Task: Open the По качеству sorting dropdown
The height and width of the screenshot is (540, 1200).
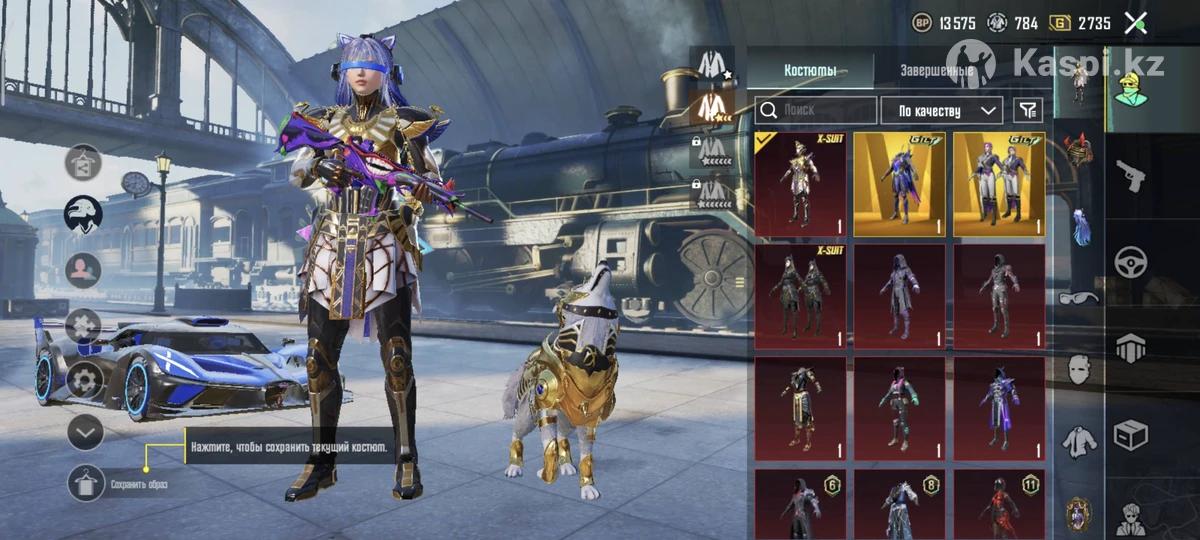Action: click(x=943, y=110)
